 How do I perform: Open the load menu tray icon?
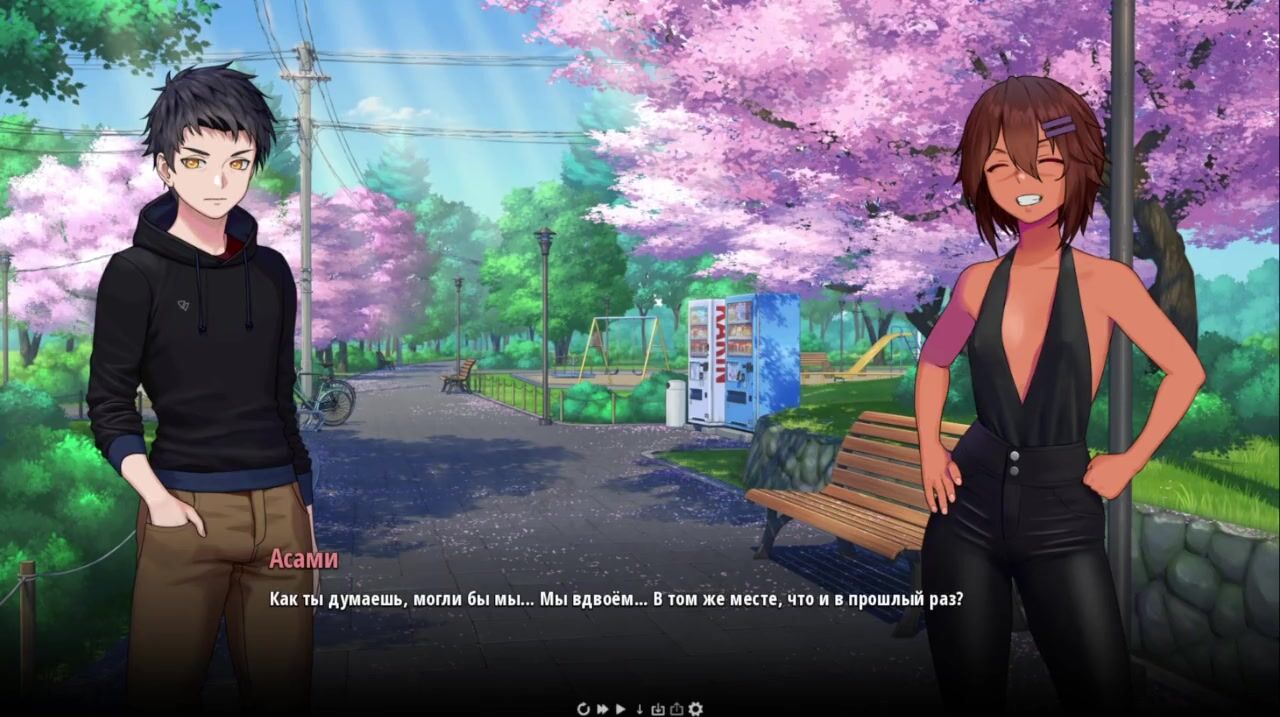[x=676, y=709]
